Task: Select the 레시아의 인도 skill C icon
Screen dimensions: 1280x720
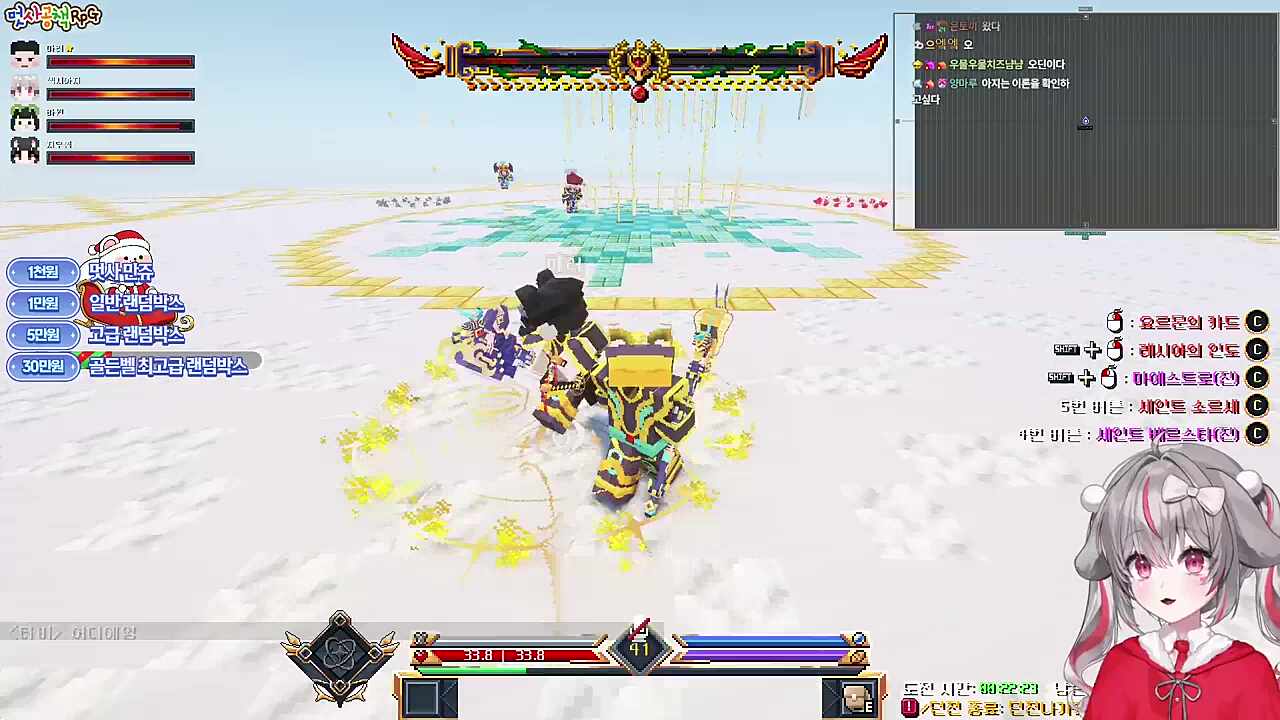Action: click(1257, 349)
